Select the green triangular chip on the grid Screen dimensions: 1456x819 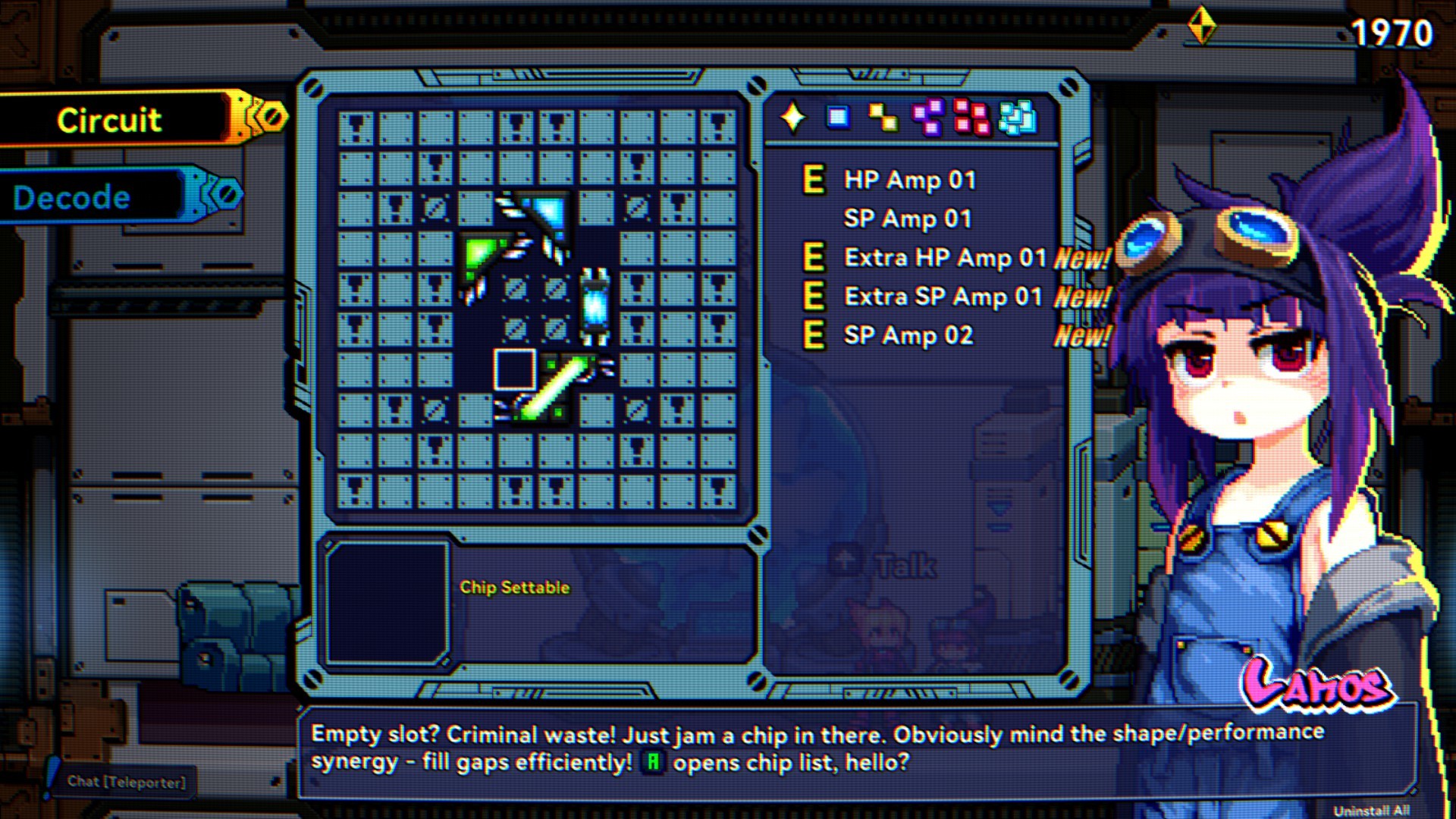click(480, 256)
